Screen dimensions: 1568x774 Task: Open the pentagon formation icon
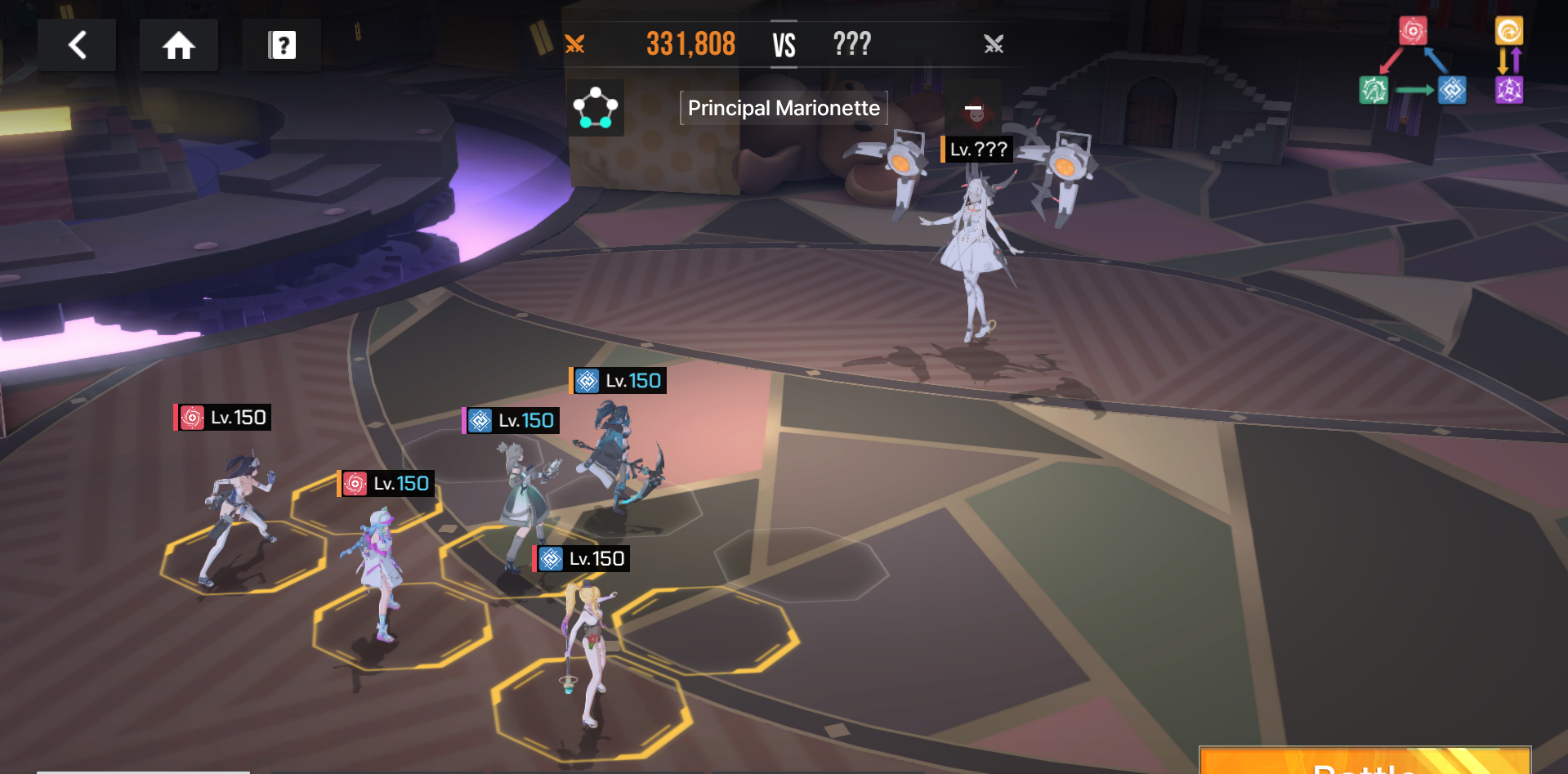[596, 108]
